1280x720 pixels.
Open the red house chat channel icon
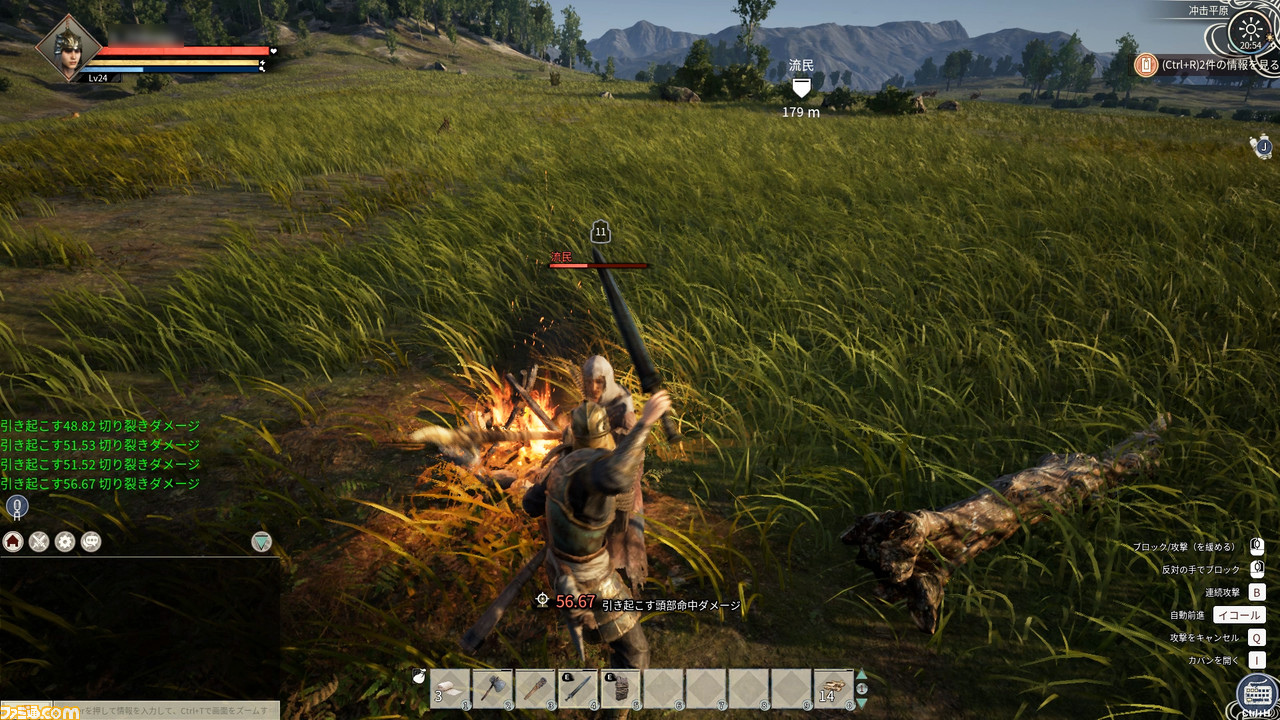[x=13, y=542]
